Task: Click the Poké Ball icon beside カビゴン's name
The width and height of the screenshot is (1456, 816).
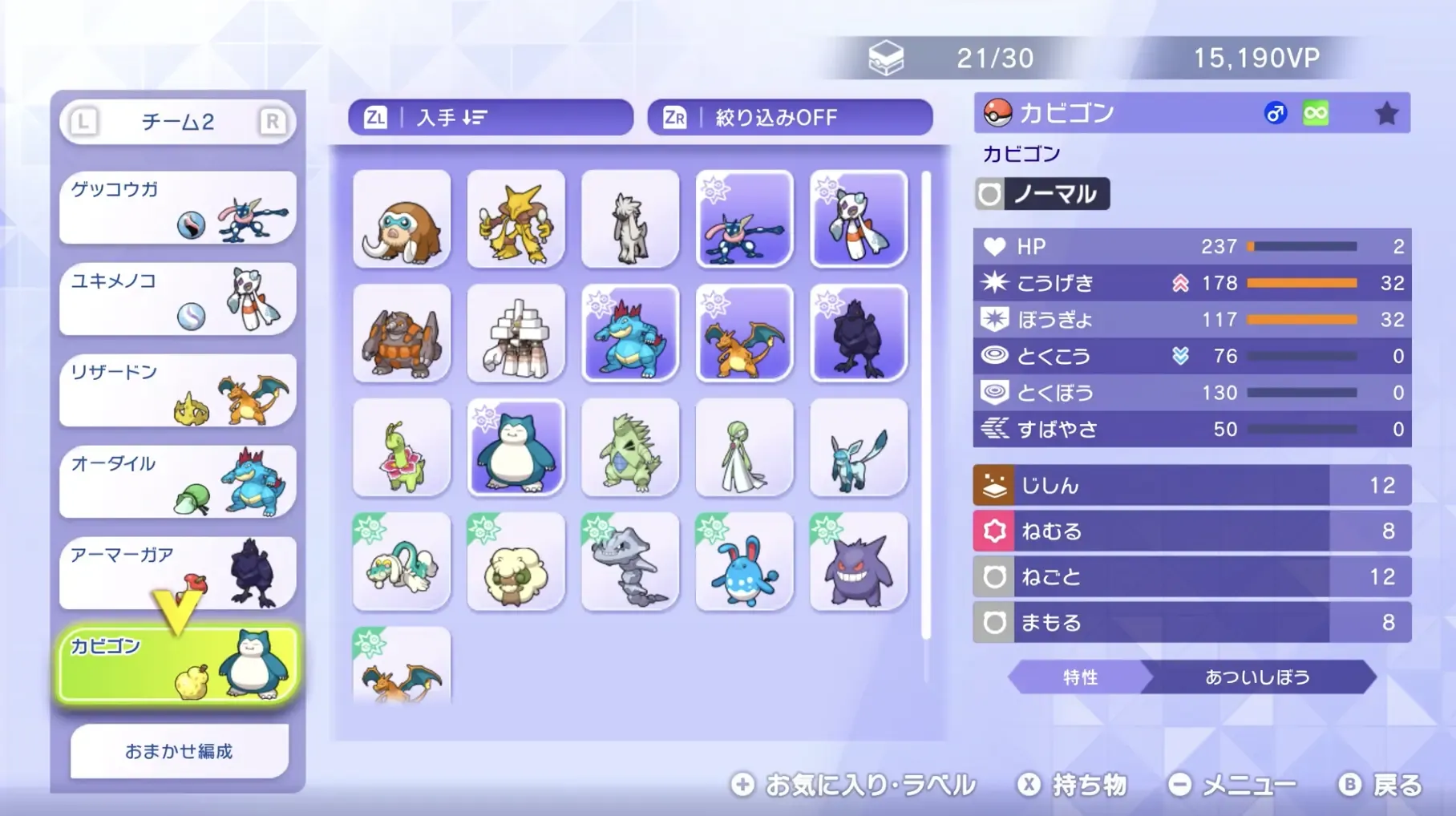Action: (997, 112)
